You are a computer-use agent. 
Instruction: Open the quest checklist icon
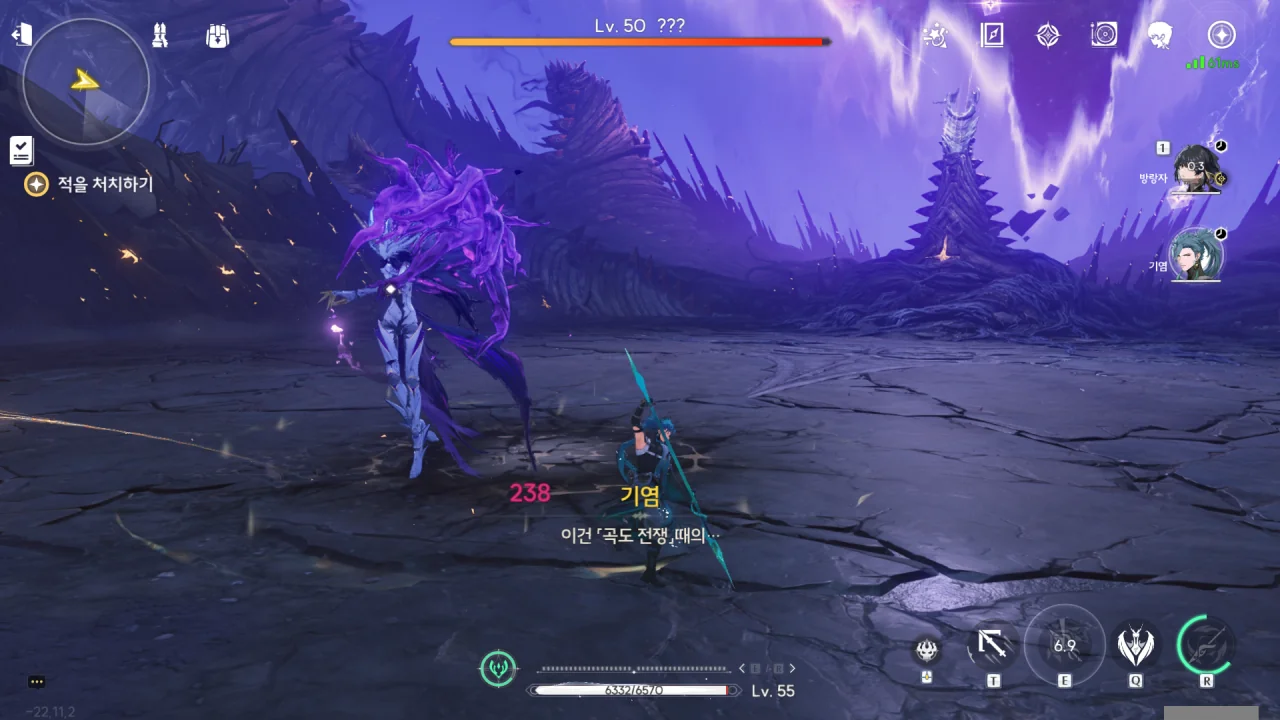click(21, 151)
